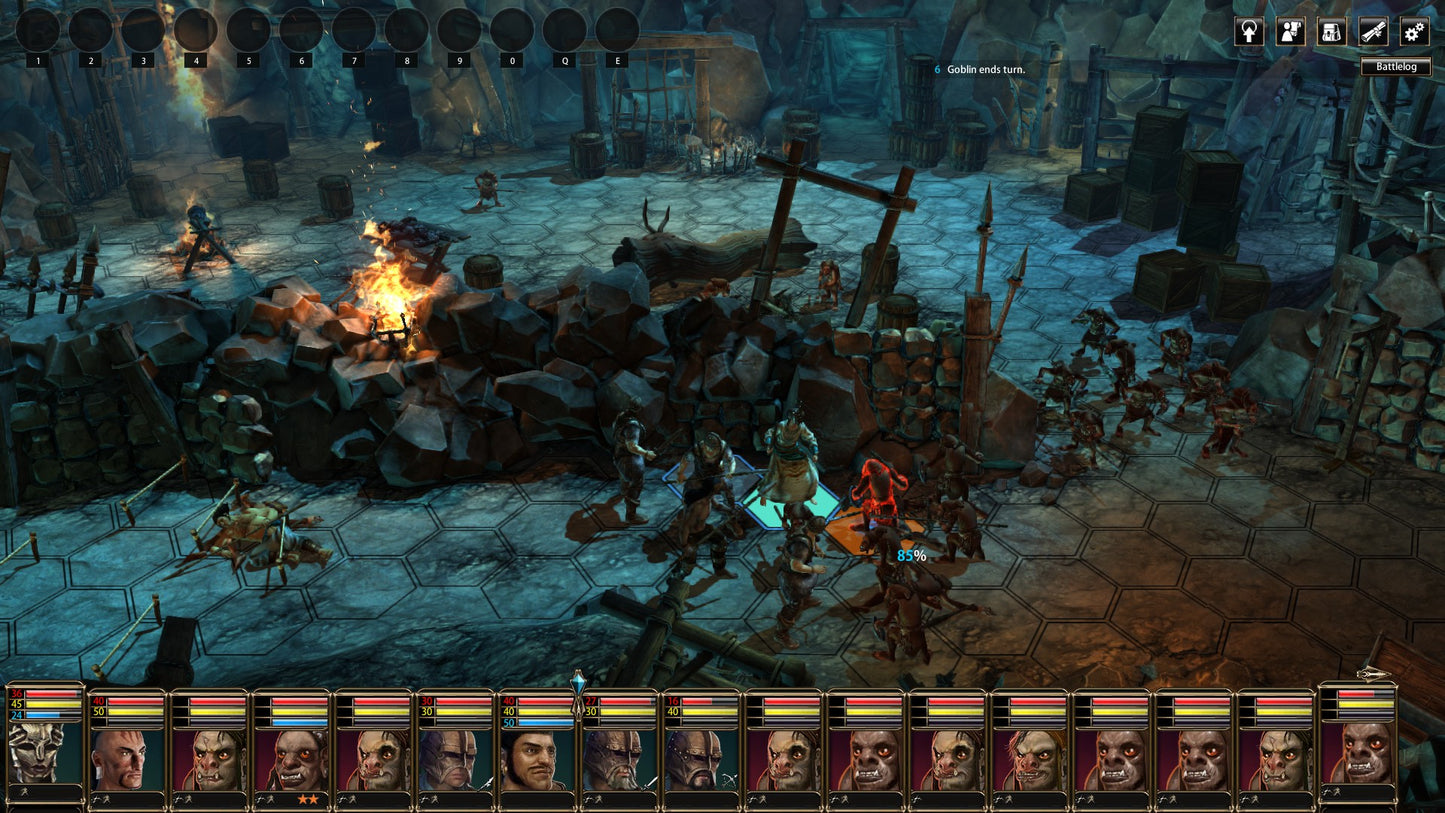
Task: Toggle the Q ability slot
Action: click(563, 30)
